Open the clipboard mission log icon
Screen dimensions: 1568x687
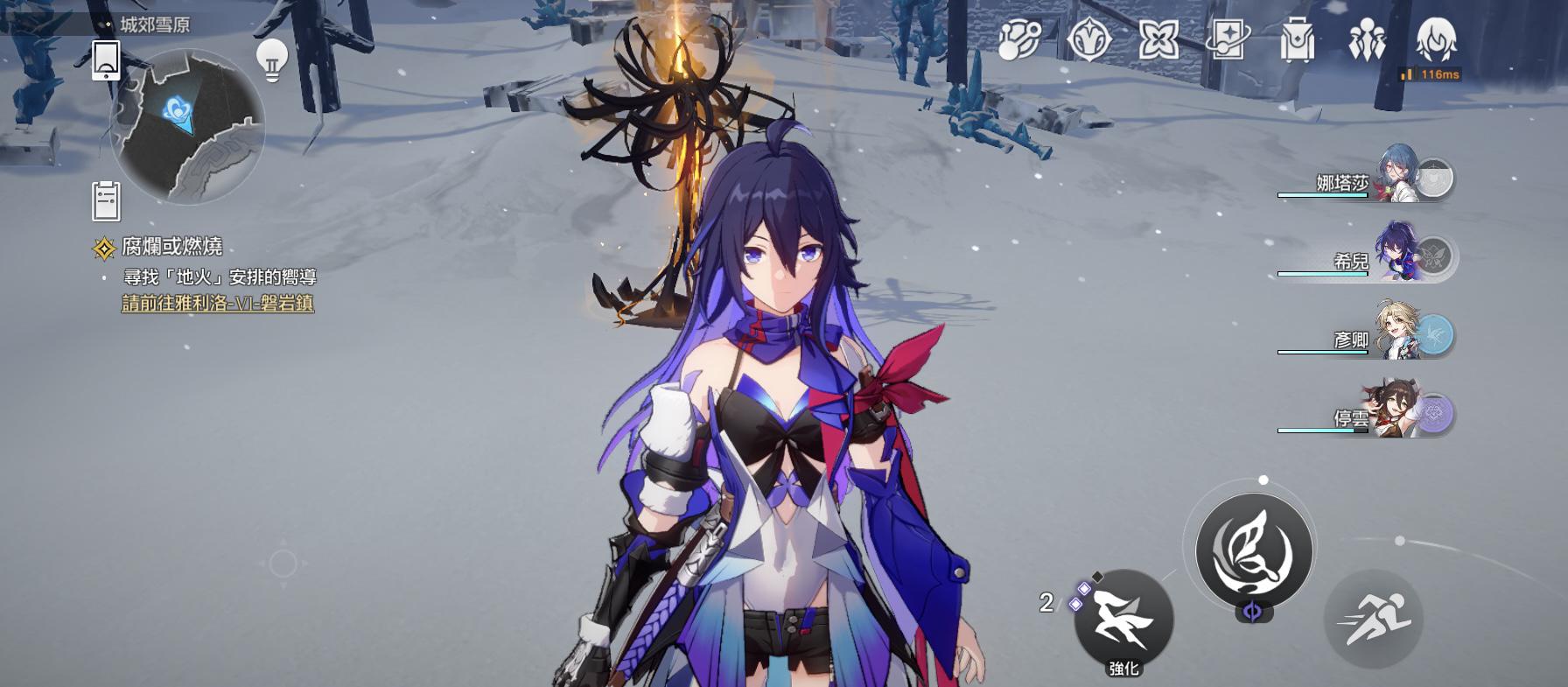click(106, 200)
